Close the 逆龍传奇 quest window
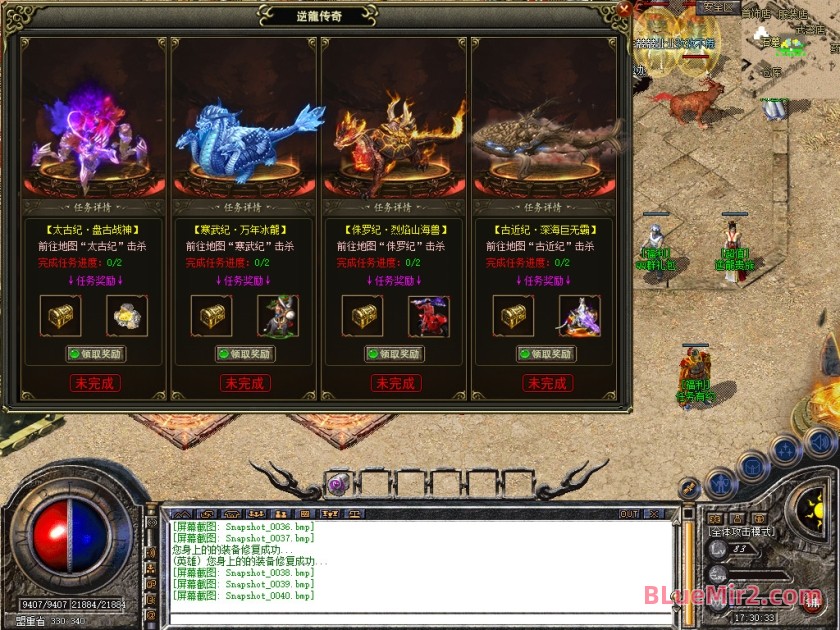 (624, 10)
